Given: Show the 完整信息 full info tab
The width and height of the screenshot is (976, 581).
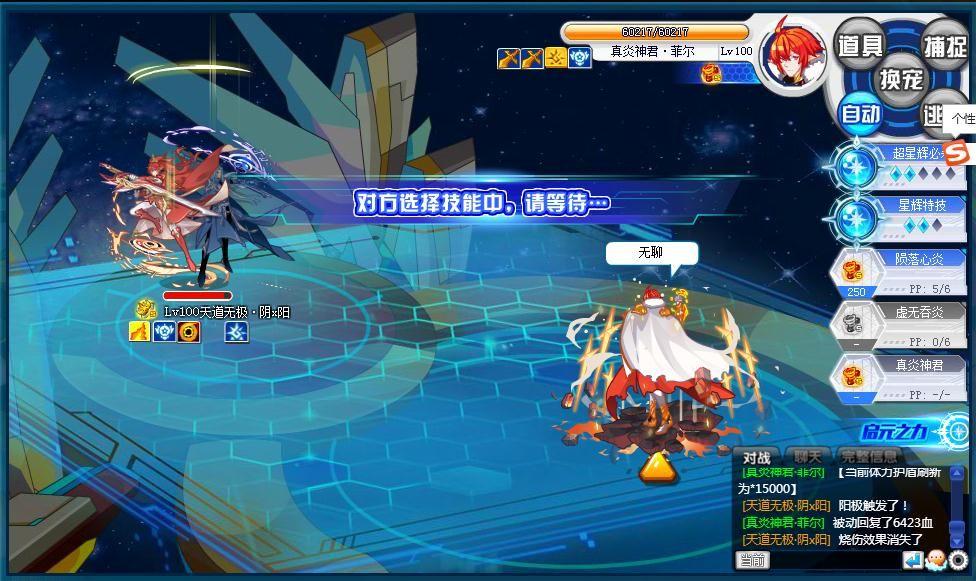Looking at the screenshot, I should [x=870, y=457].
